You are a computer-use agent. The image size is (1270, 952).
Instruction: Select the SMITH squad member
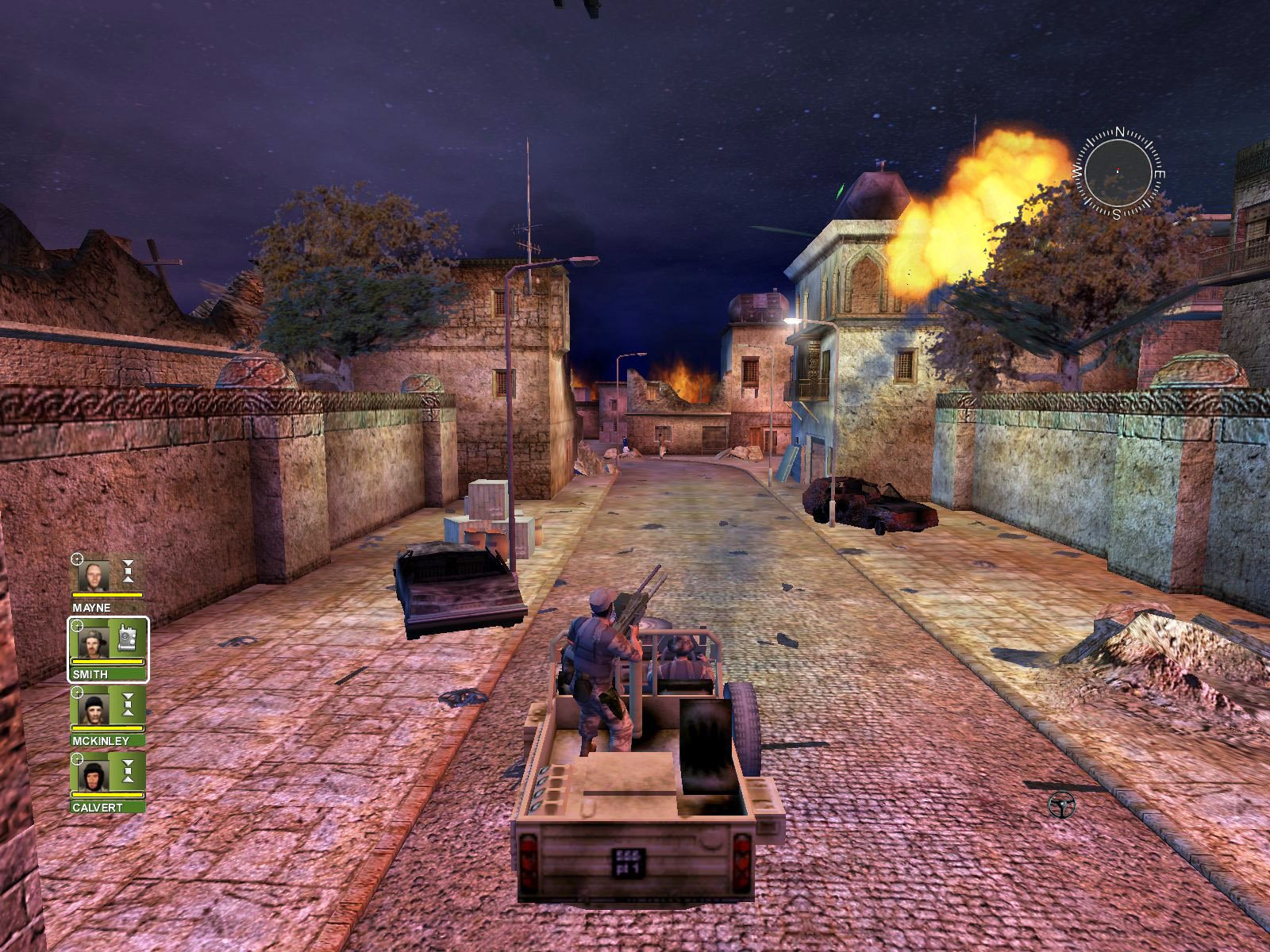pos(90,674)
